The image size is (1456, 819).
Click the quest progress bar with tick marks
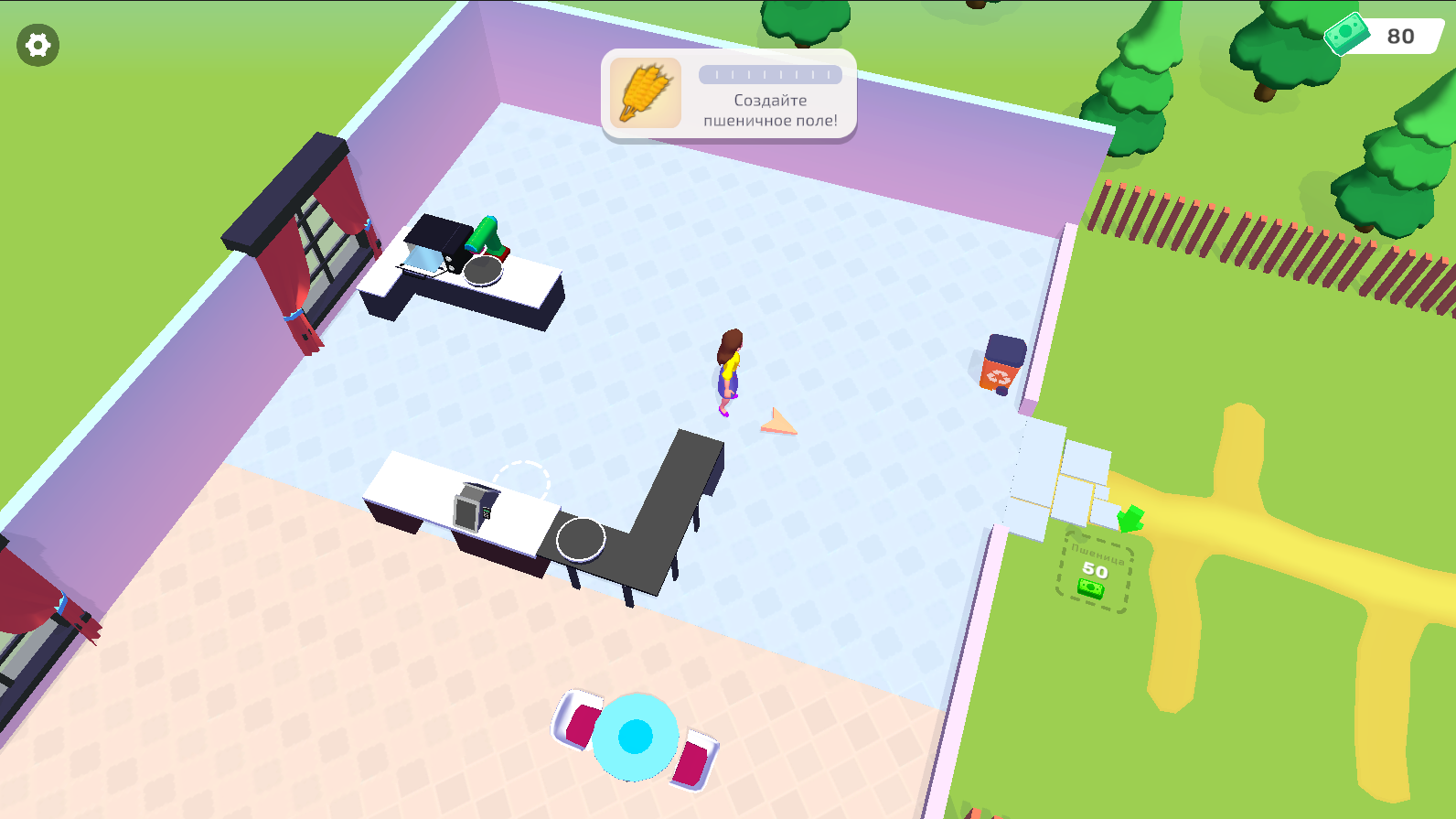tap(773, 75)
